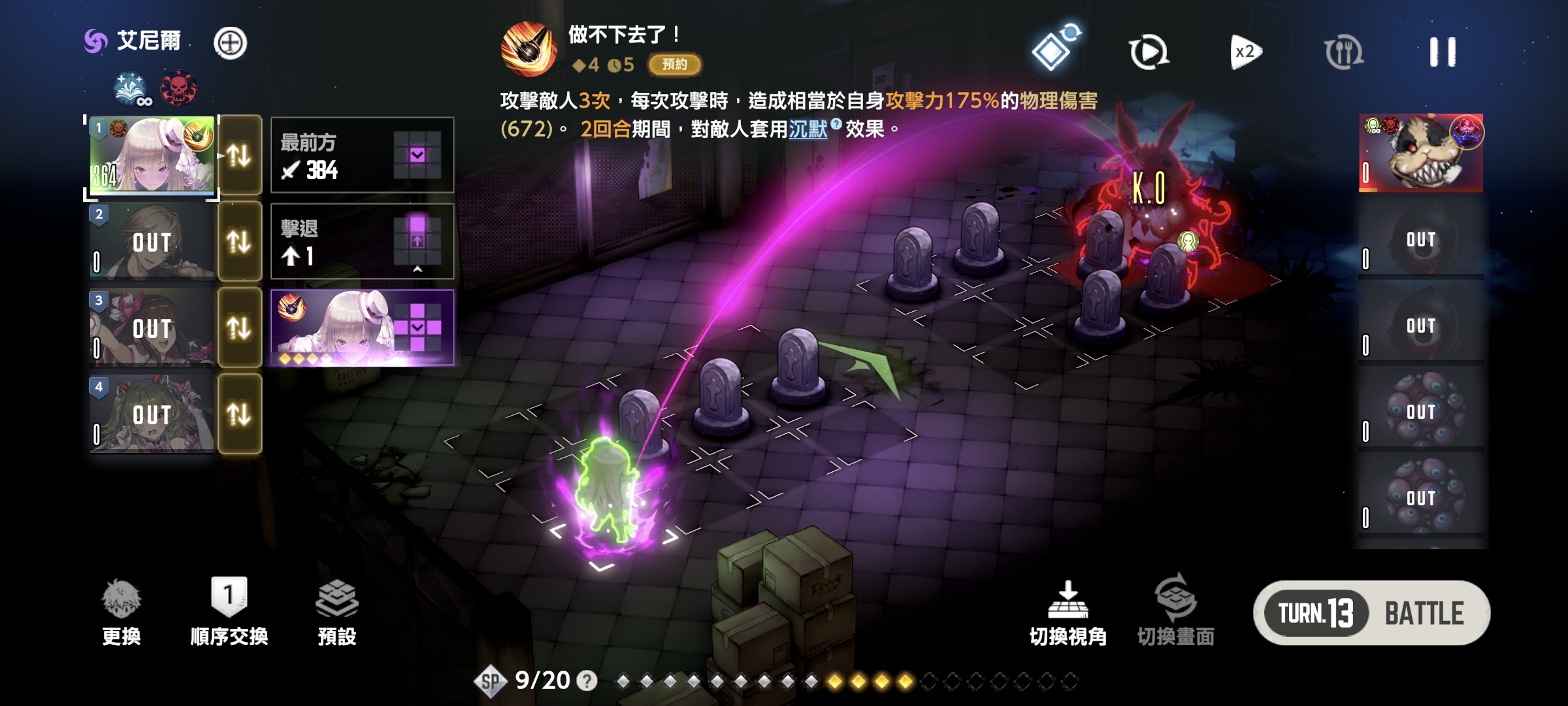1568x706 pixels.
Task: Open the crosshair target icon beside 艾尼爾
Action: click(230, 43)
